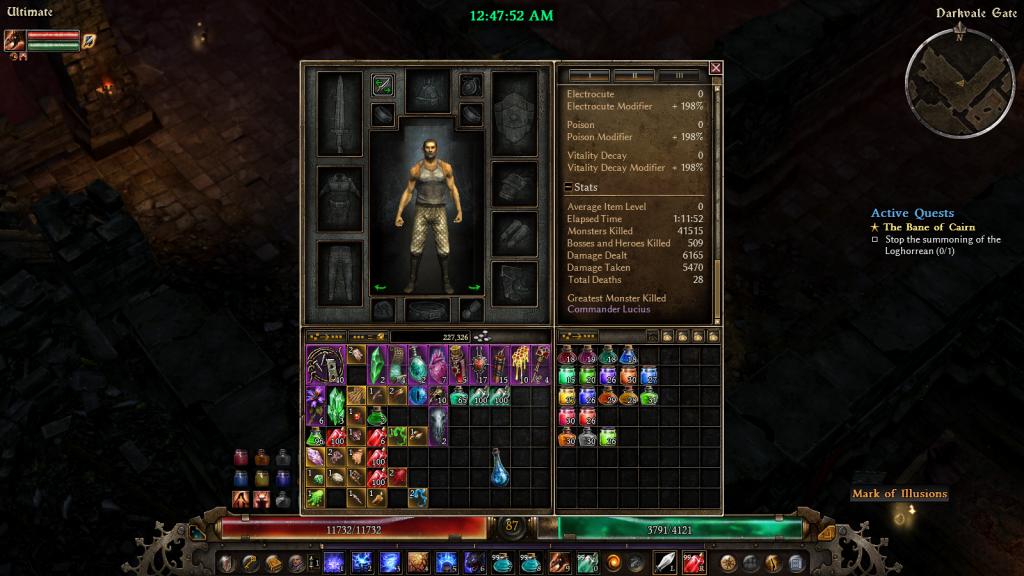
Task: Rotate the character preview right
Action: (x=475, y=287)
